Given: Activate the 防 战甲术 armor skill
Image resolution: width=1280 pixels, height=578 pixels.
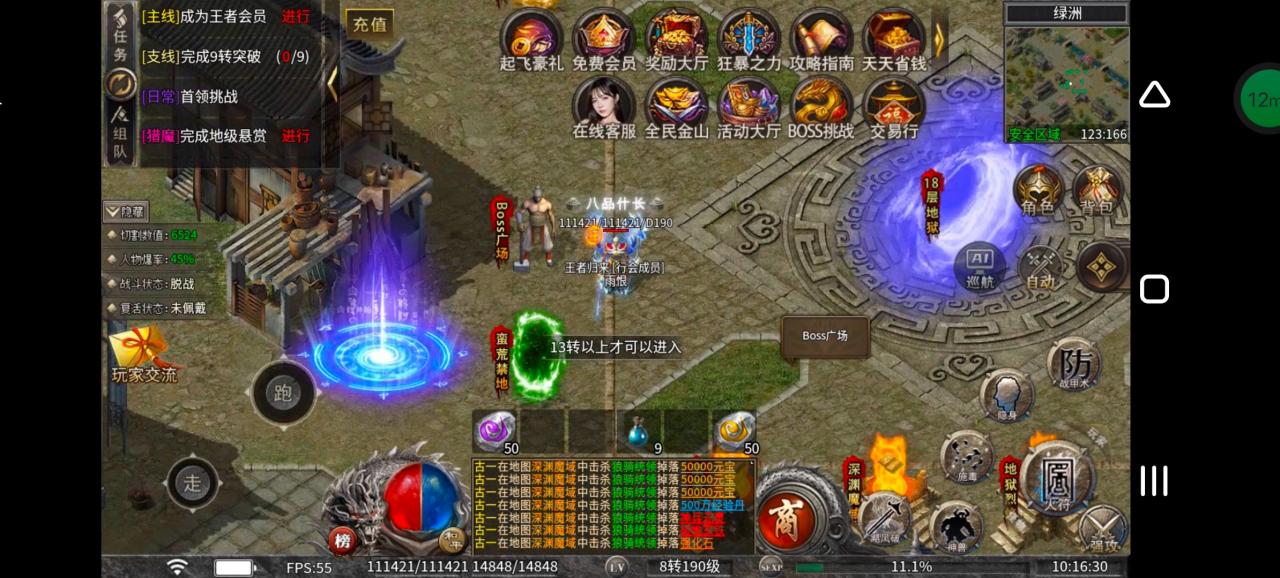Looking at the screenshot, I should pyautogui.click(x=1075, y=363).
